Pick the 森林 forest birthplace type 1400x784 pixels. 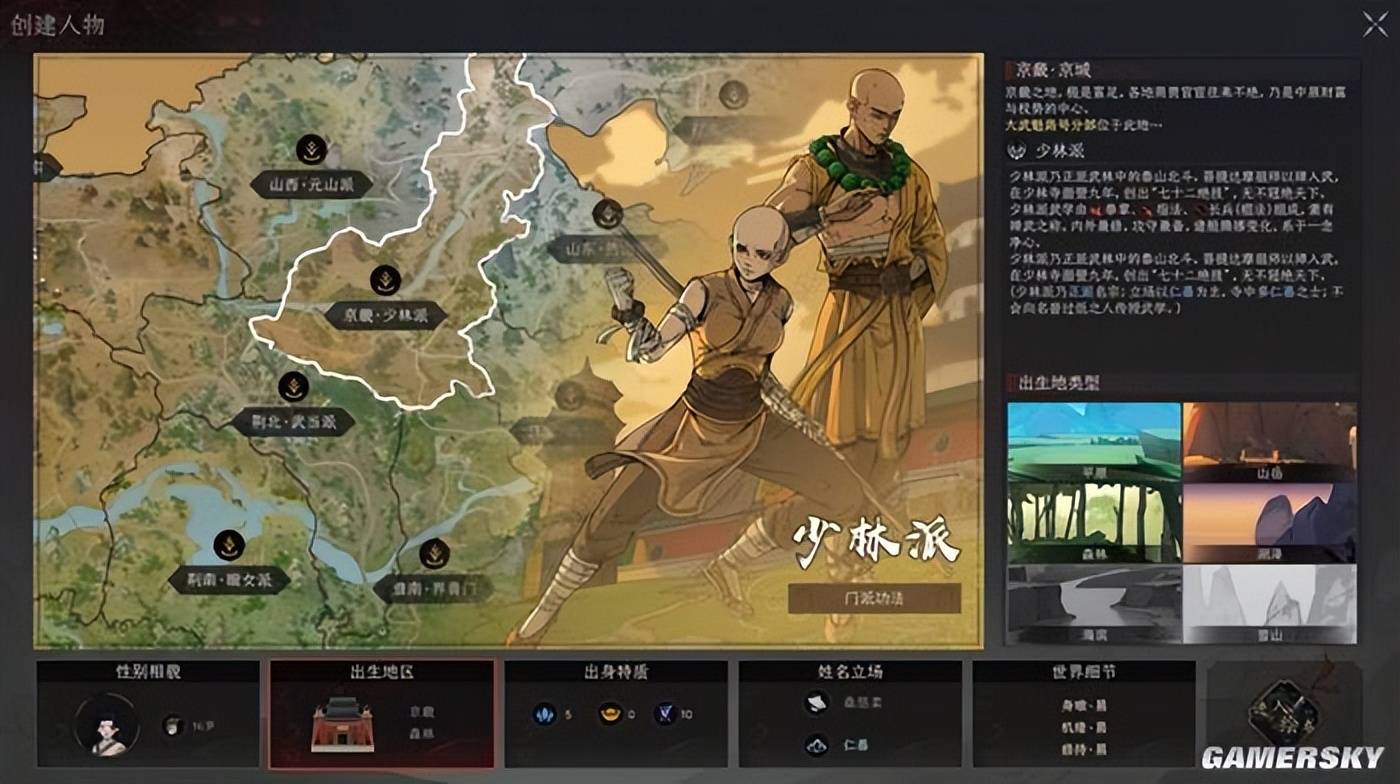click(x=1094, y=523)
